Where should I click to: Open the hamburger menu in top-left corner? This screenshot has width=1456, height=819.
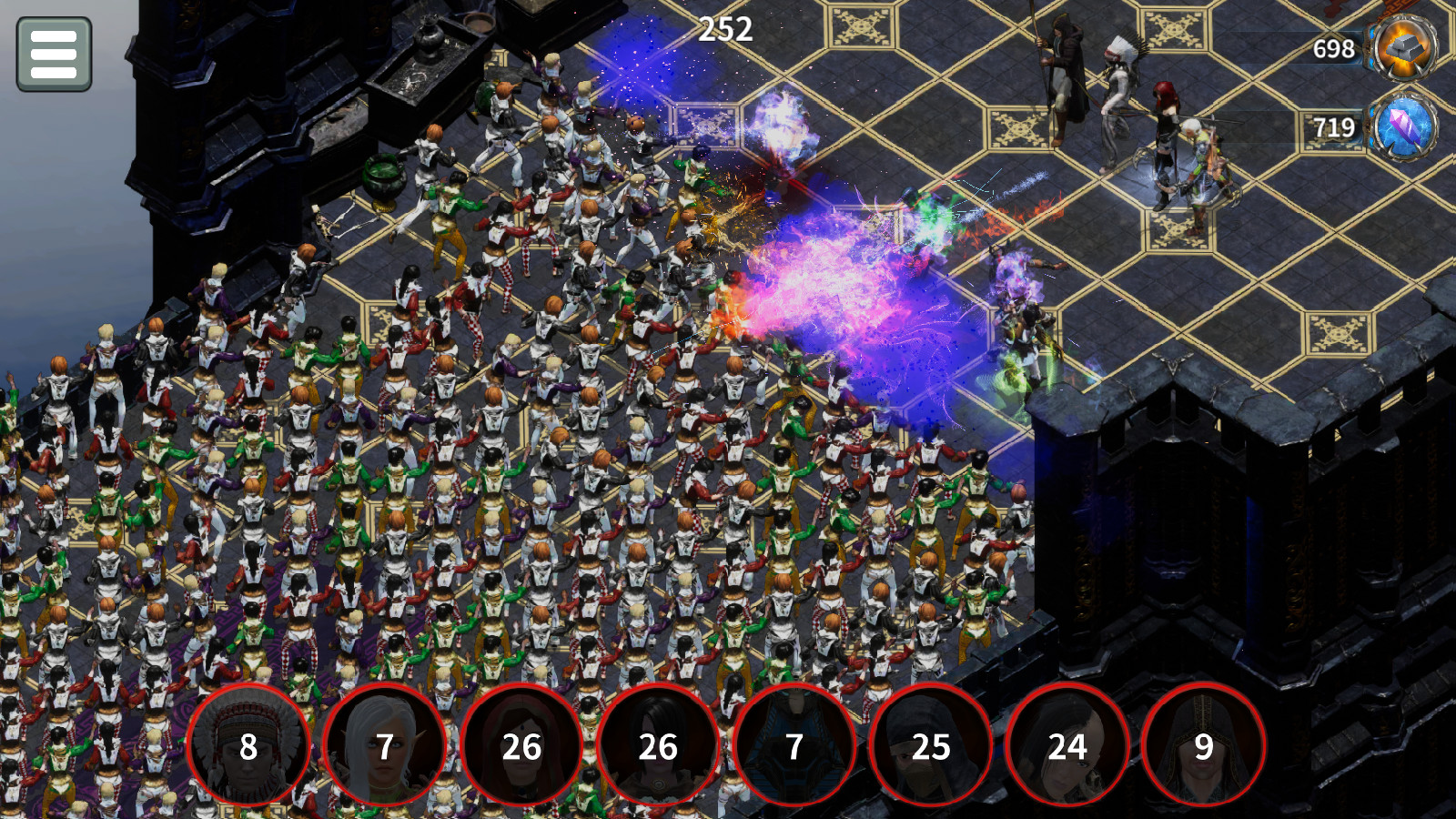pos(55,55)
